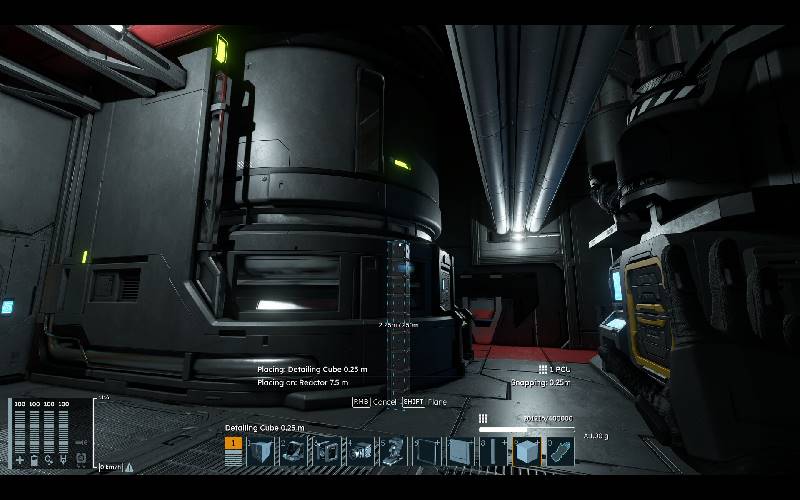The width and height of the screenshot is (800, 500).
Task: Select the flat panel in hotbar slot 6
Action: pyautogui.click(x=427, y=452)
